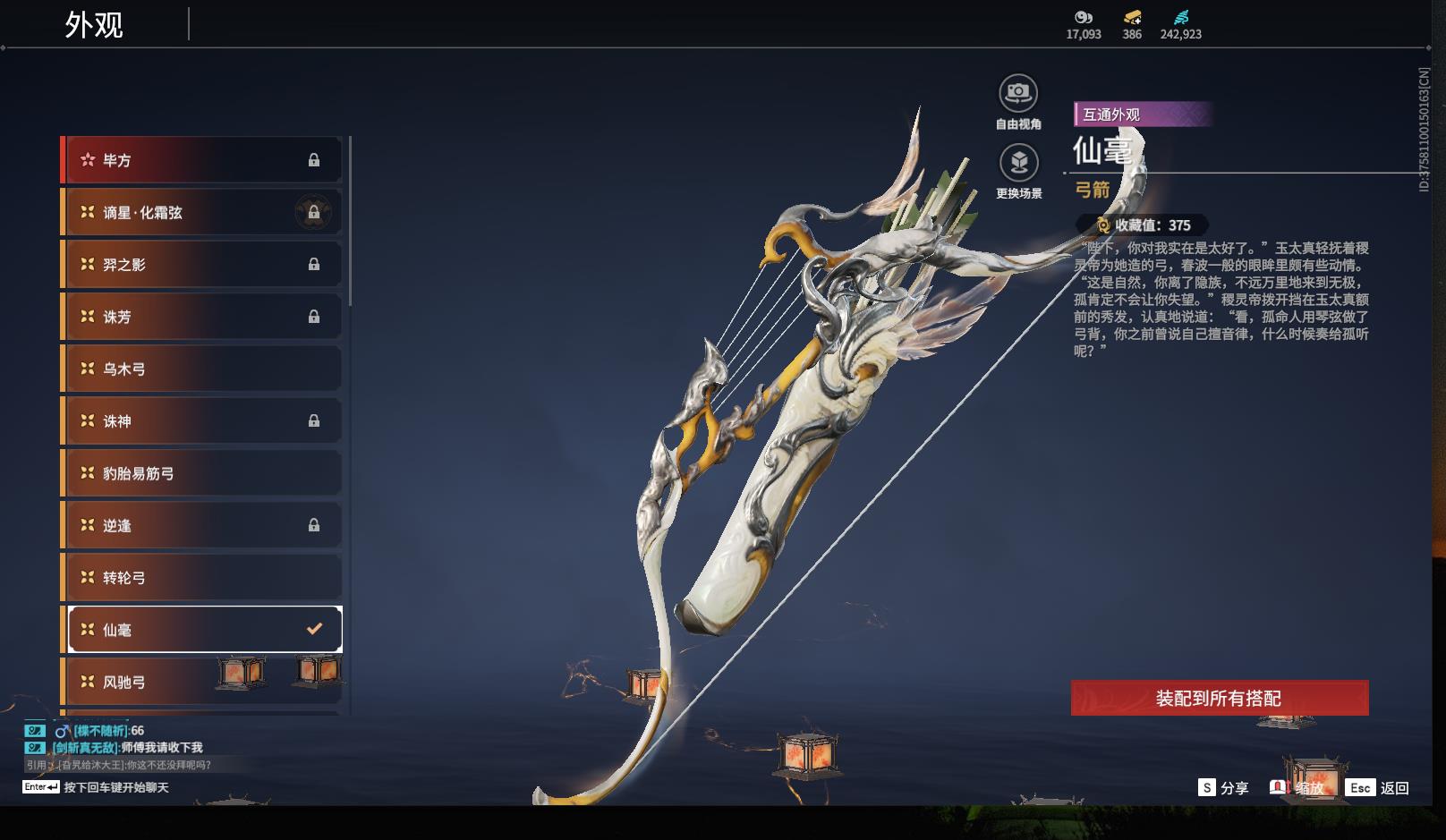Screen dimensions: 1446x840
Task: Select the 乌木弓 appearance
Action: (x=202, y=369)
